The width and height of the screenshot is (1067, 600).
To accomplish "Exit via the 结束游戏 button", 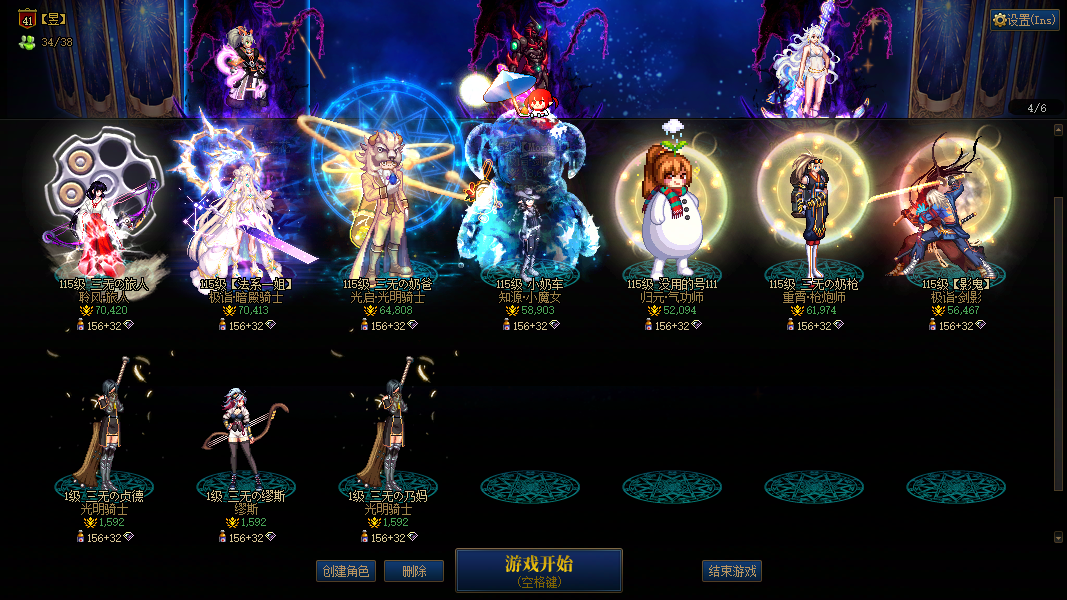I will [x=732, y=571].
